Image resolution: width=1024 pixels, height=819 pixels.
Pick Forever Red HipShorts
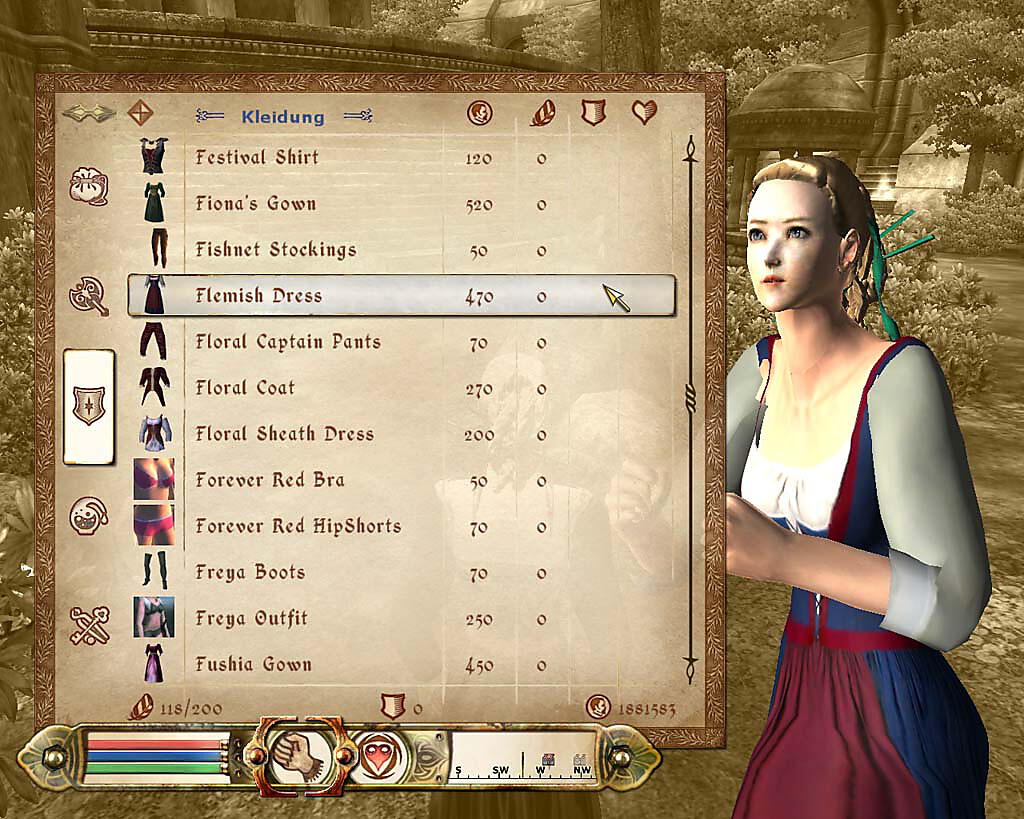pyautogui.click(x=298, y=525)
